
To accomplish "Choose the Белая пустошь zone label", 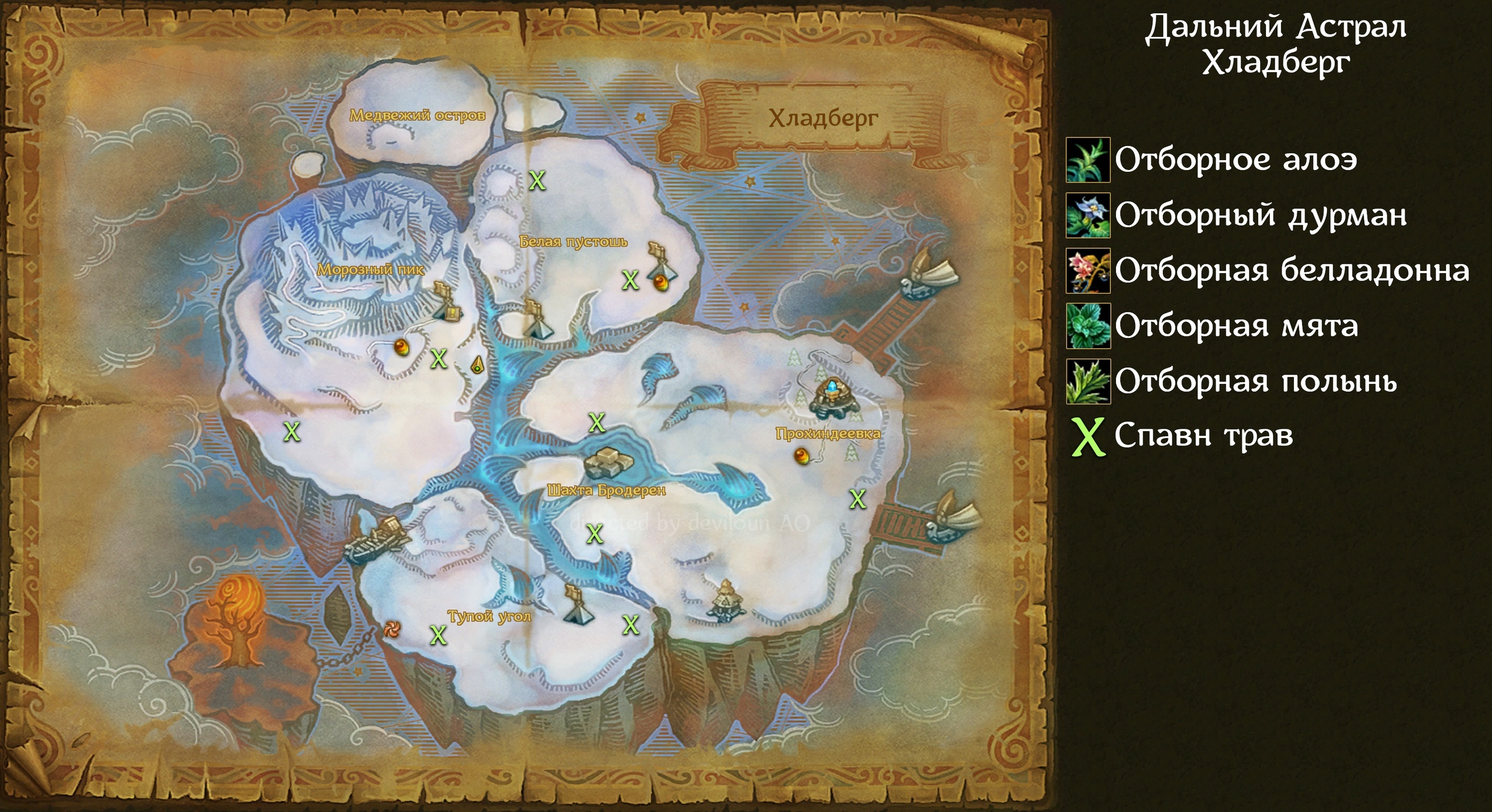I will (x=573, y=241).
